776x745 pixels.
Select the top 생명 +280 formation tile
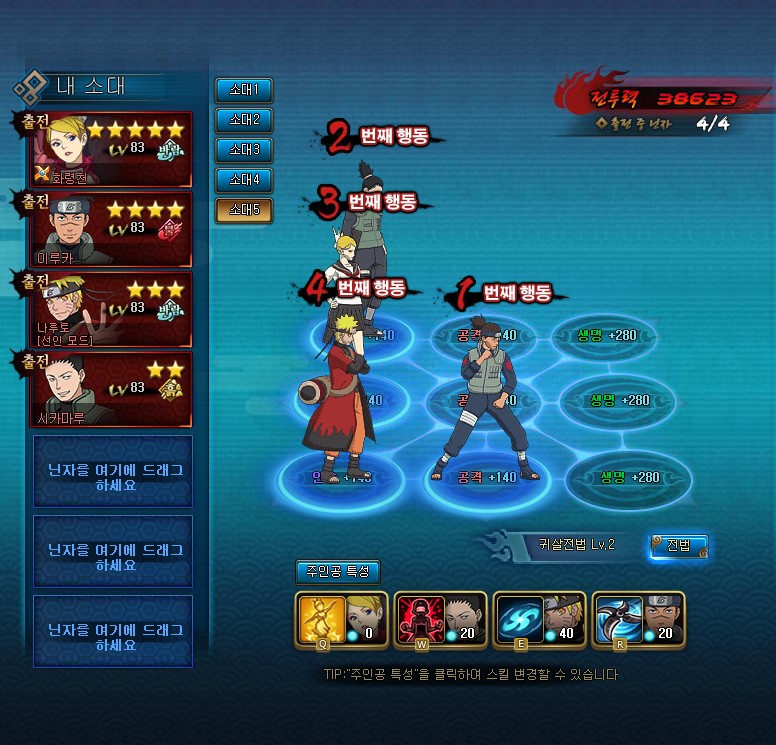coord(613,336)
